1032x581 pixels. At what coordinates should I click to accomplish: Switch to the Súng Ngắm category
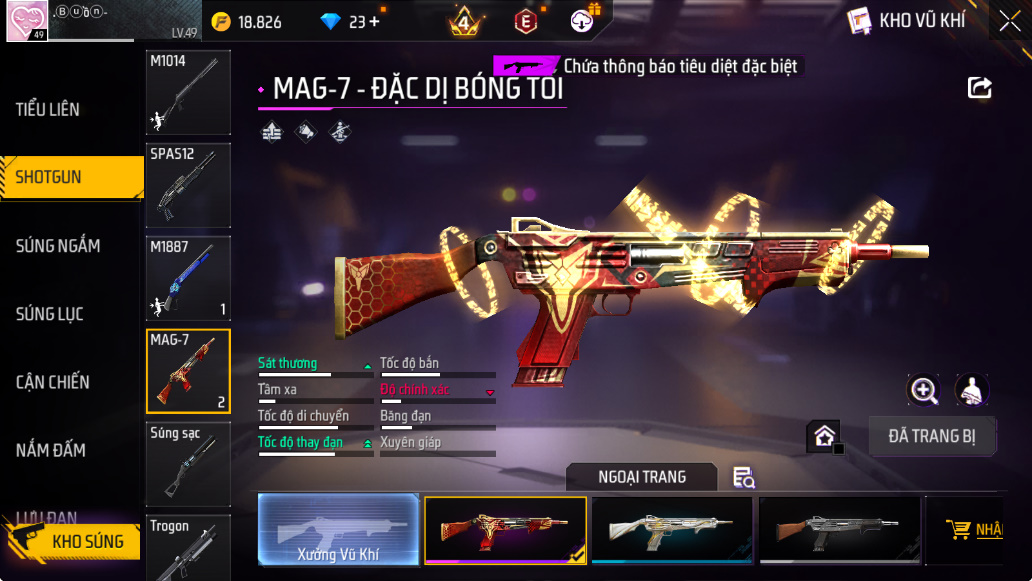point(58,245)
